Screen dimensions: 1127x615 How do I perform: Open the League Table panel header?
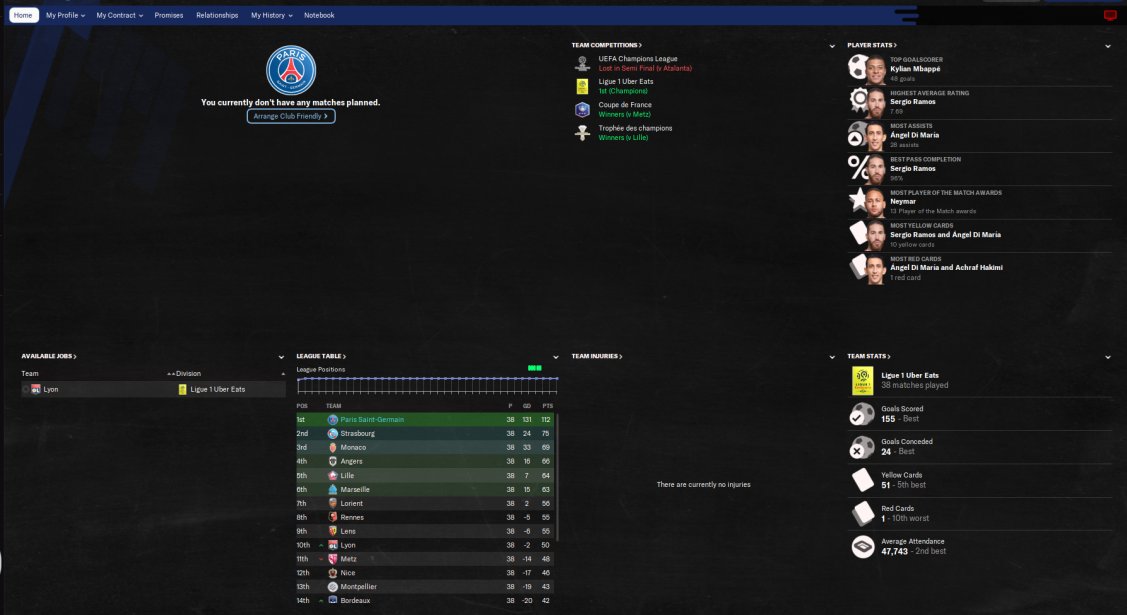pyautogui.click(x=319, y=356)
